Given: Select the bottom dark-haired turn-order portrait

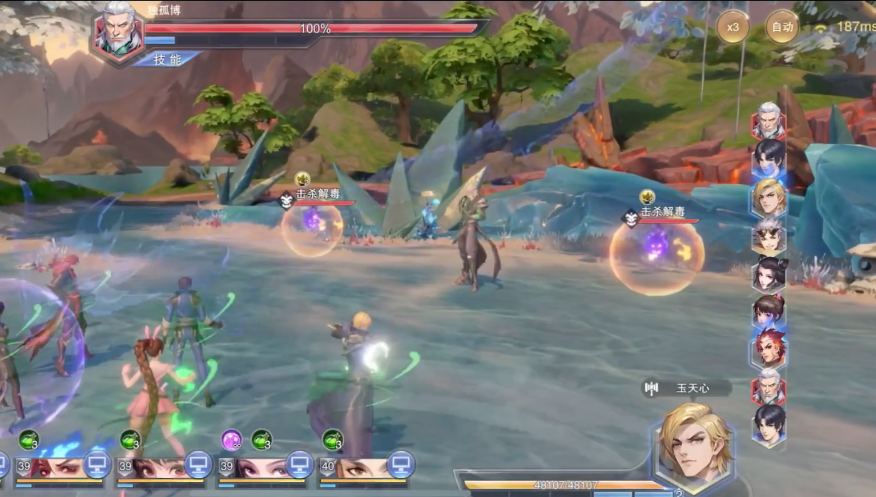Looking at the screenshot, I should pyautogui.click(x=769, y=425).
